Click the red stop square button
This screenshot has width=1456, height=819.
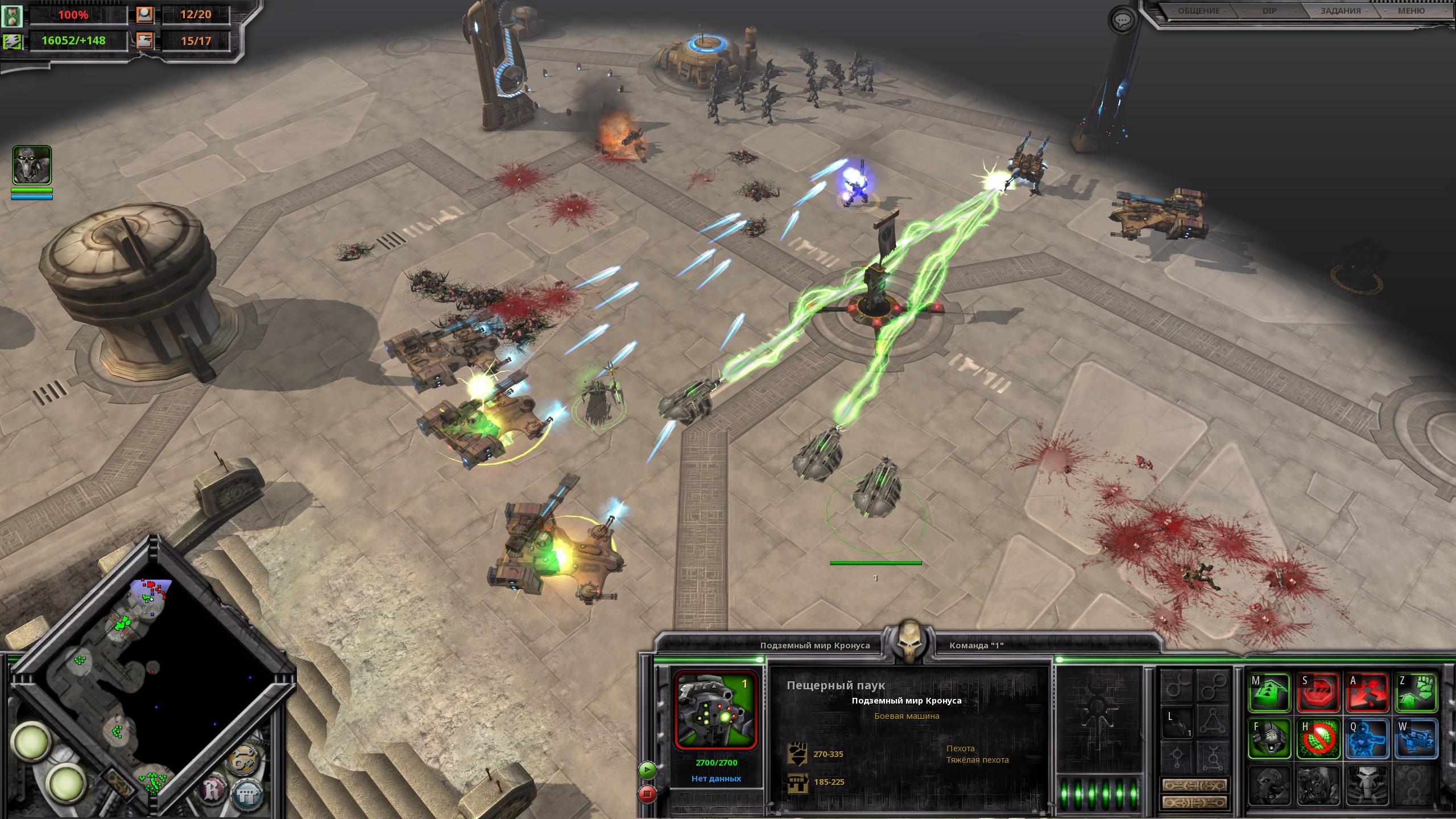tap(647, 793)
